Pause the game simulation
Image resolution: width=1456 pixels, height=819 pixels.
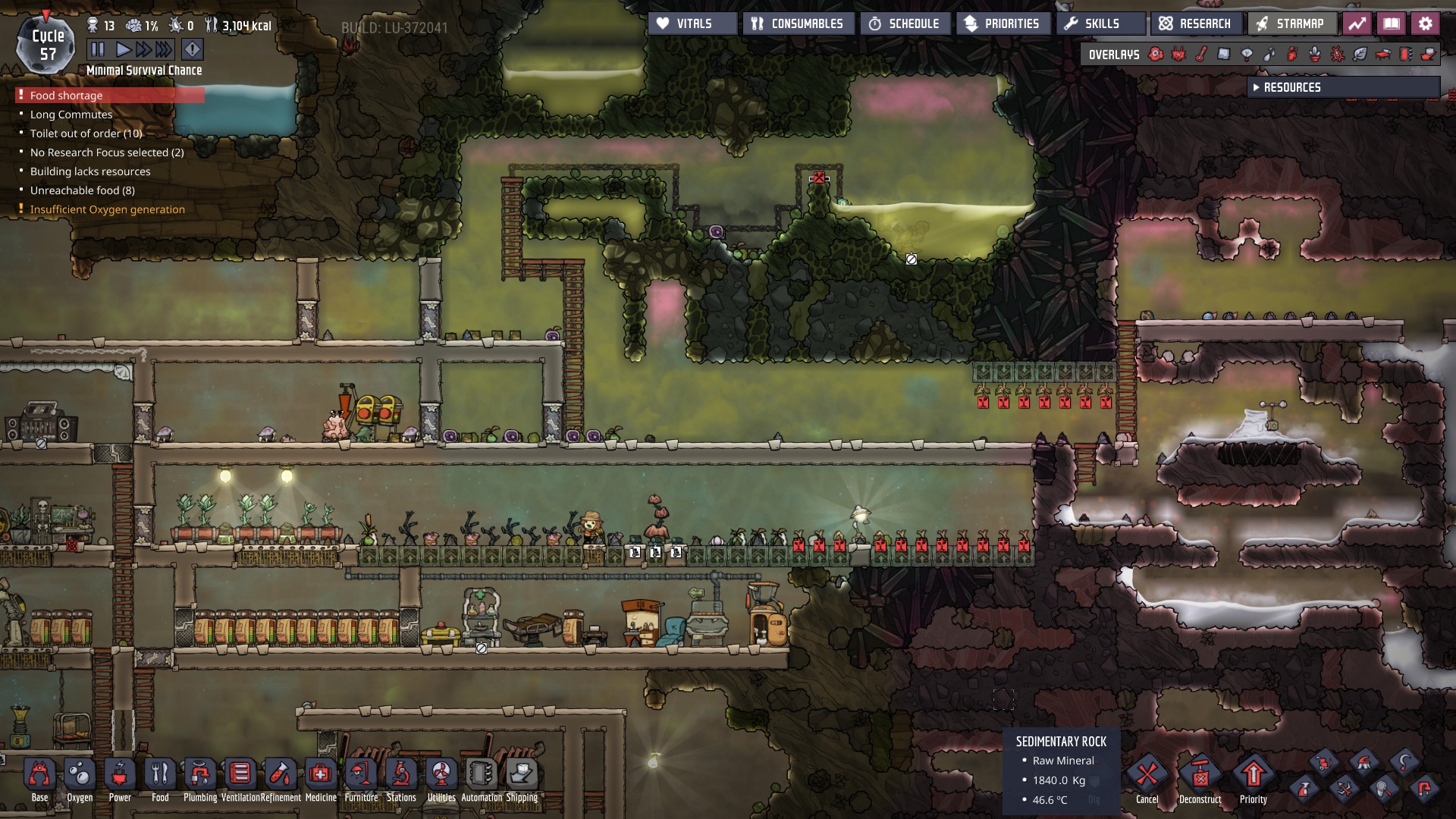coord(98,50)
